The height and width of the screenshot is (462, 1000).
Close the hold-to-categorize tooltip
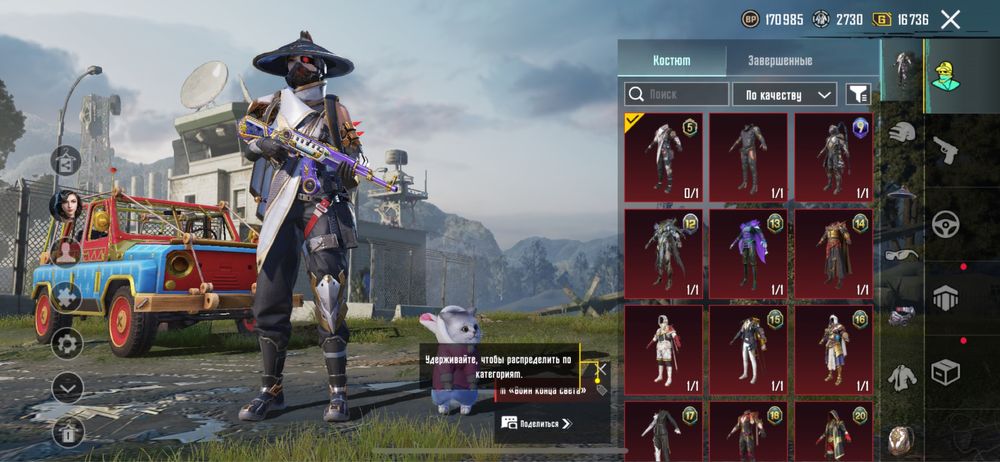tap(601, 369)
